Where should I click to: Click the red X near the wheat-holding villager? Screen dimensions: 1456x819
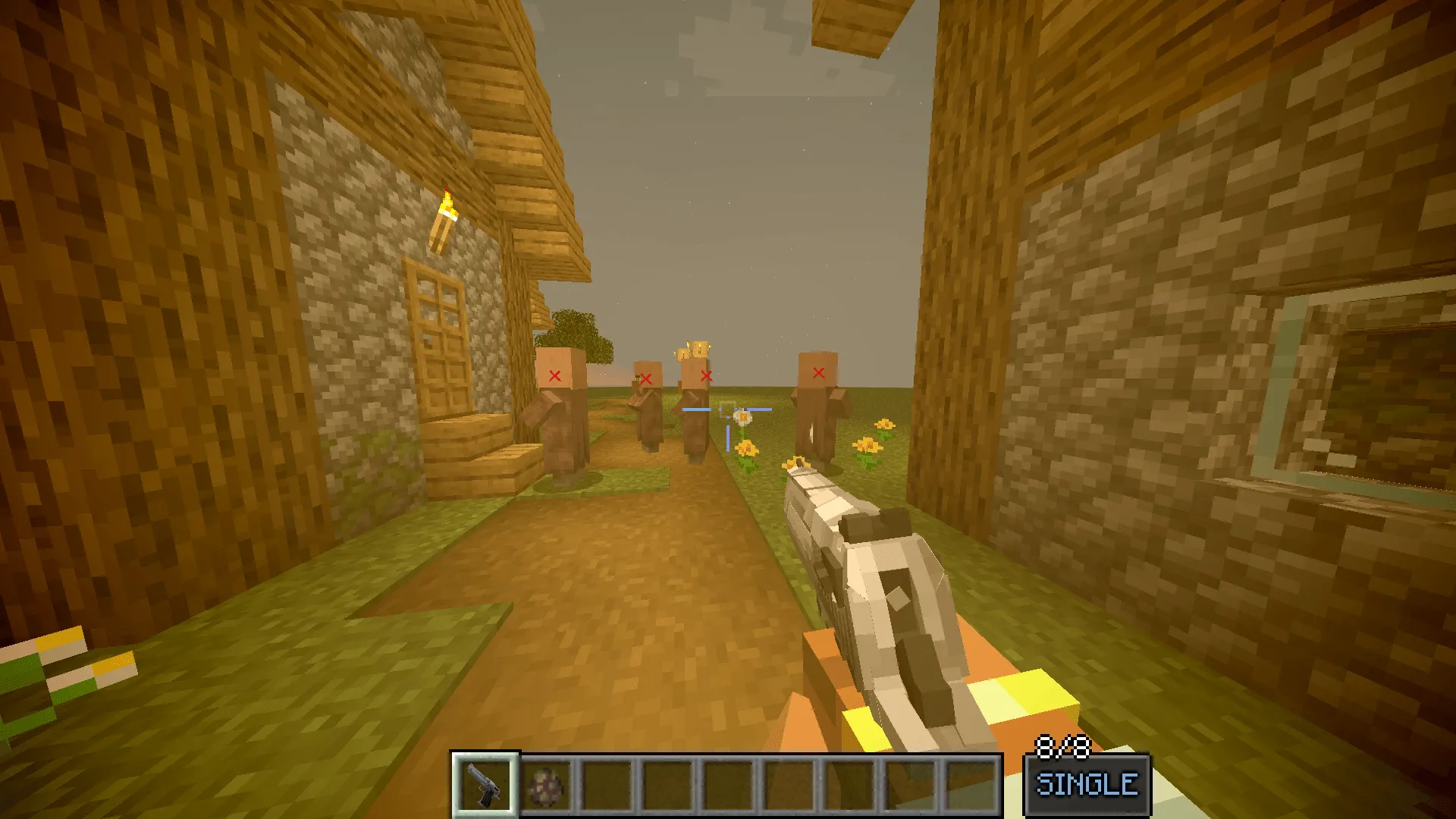pyautogui.click(x=707, y=375)
